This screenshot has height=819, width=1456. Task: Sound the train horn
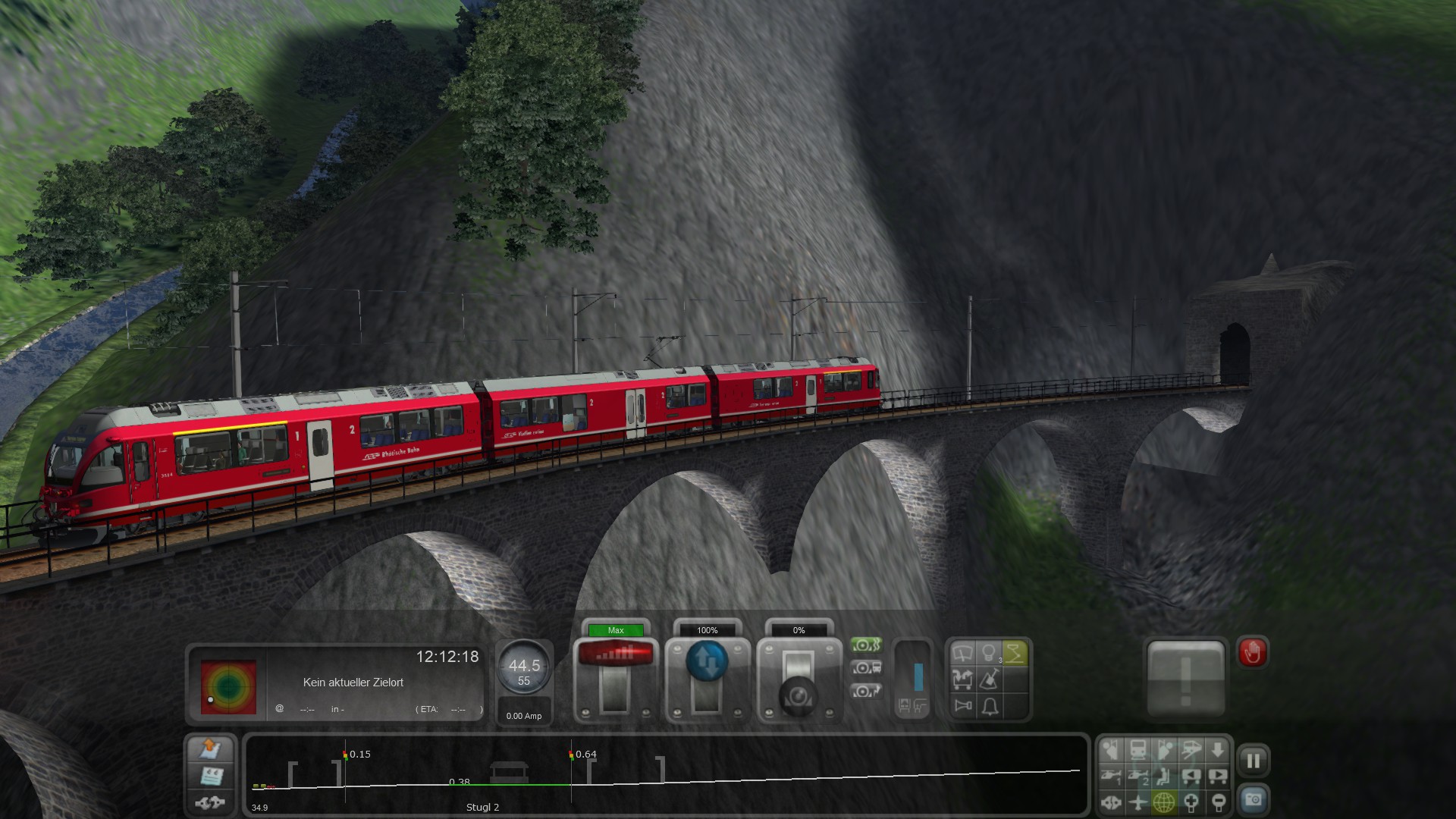[962, 707]
